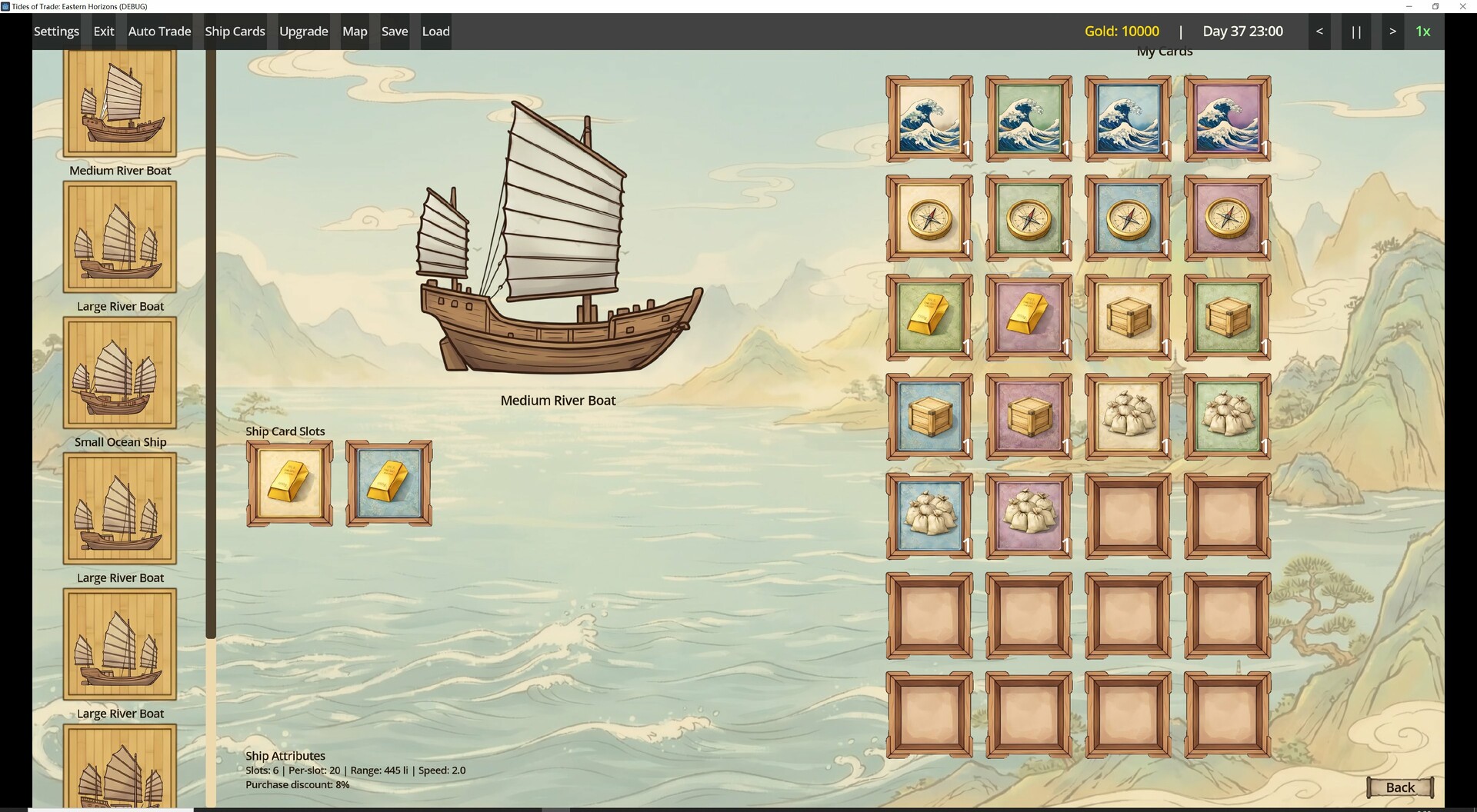Remove the gold bar from first Ship Card Slot

(x=289, y=483)
